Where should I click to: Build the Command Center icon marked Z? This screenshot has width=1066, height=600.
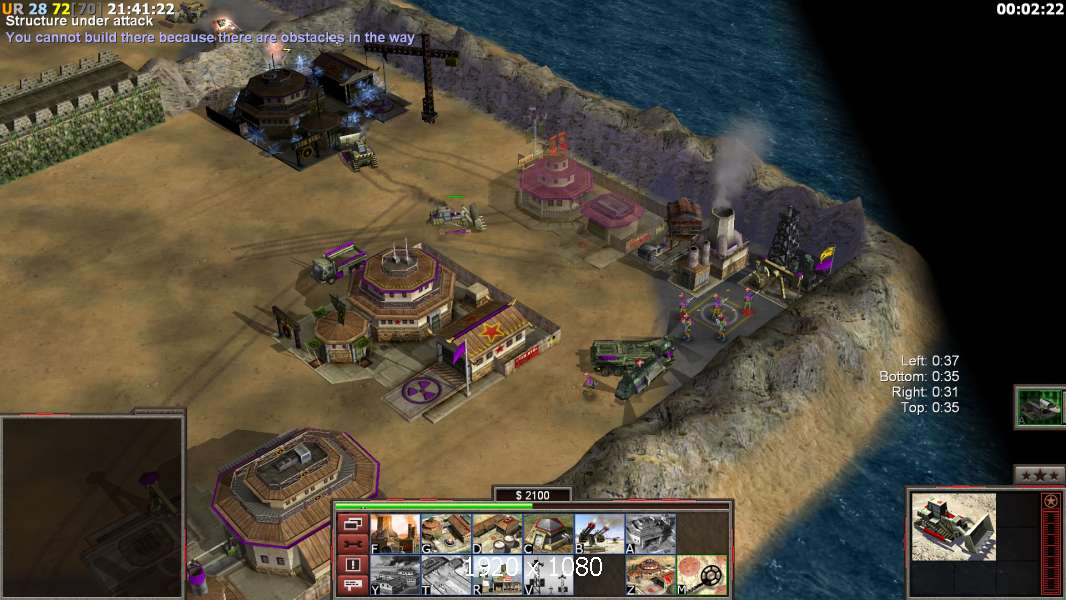coord(650,575)
